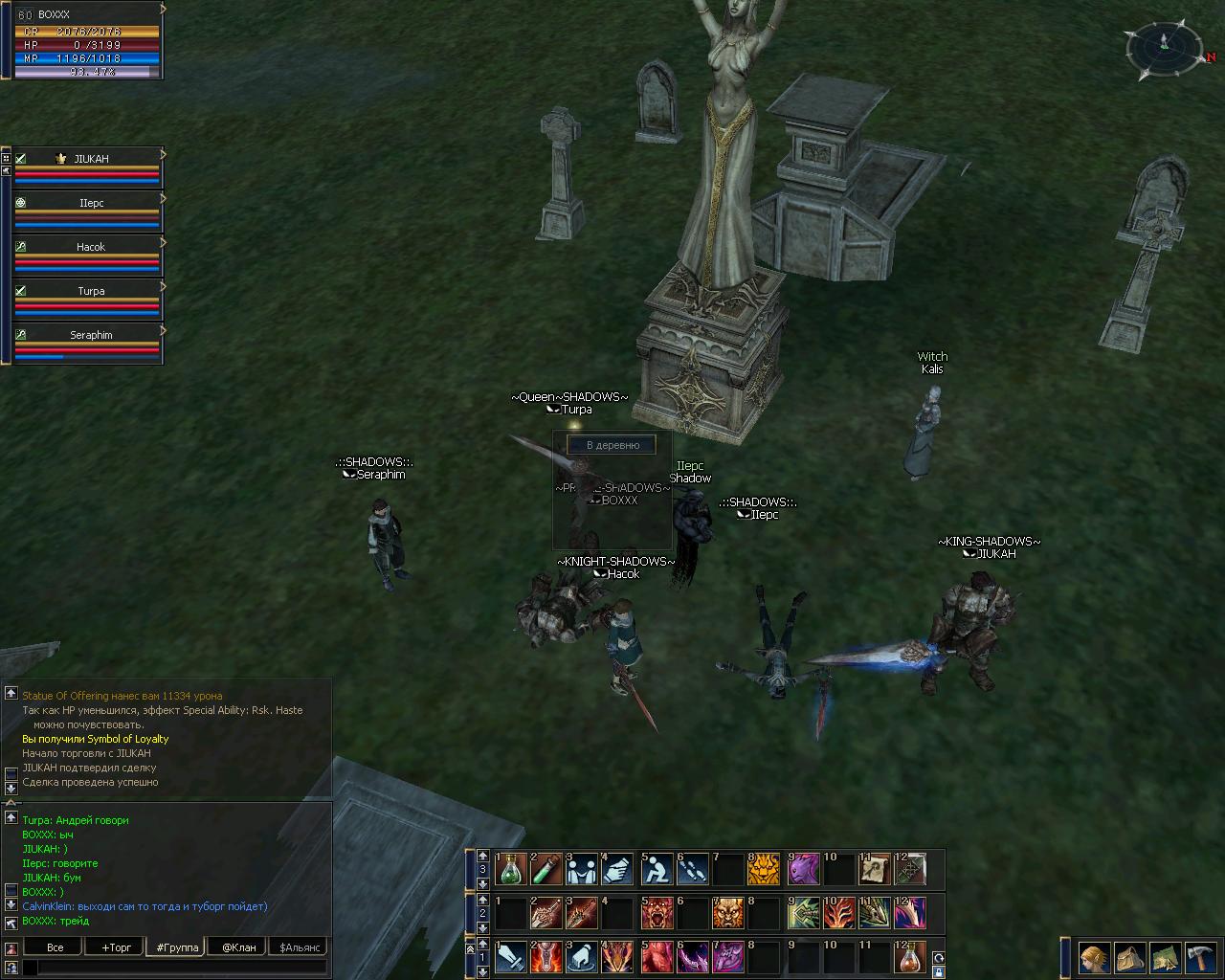Toggle the hotbar lock padlock button
The image size is (1225, 980).
coord(939,971)
